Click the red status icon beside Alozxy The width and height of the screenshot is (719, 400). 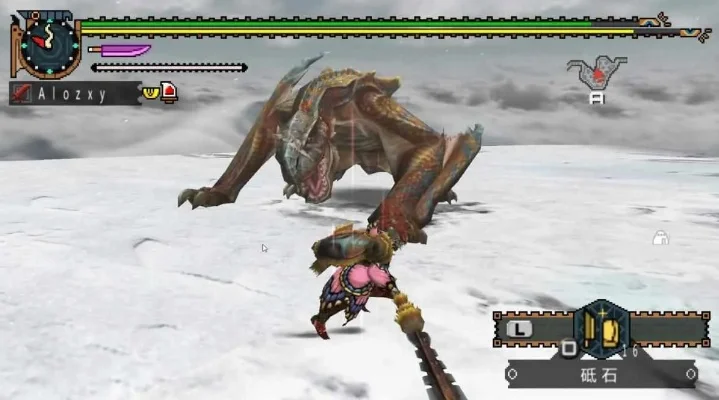169,93
